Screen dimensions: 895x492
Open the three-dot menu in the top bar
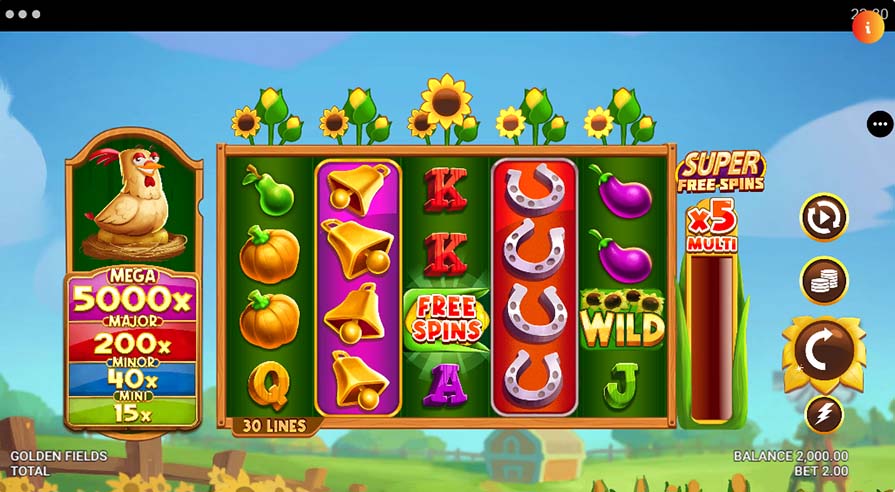(x=22, y=15)
